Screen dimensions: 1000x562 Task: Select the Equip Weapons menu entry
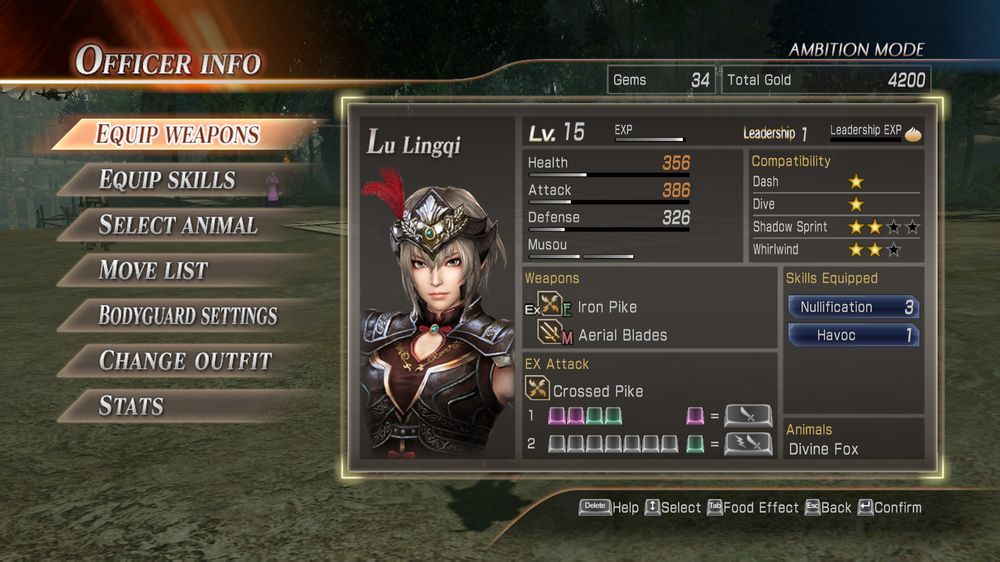178,134
